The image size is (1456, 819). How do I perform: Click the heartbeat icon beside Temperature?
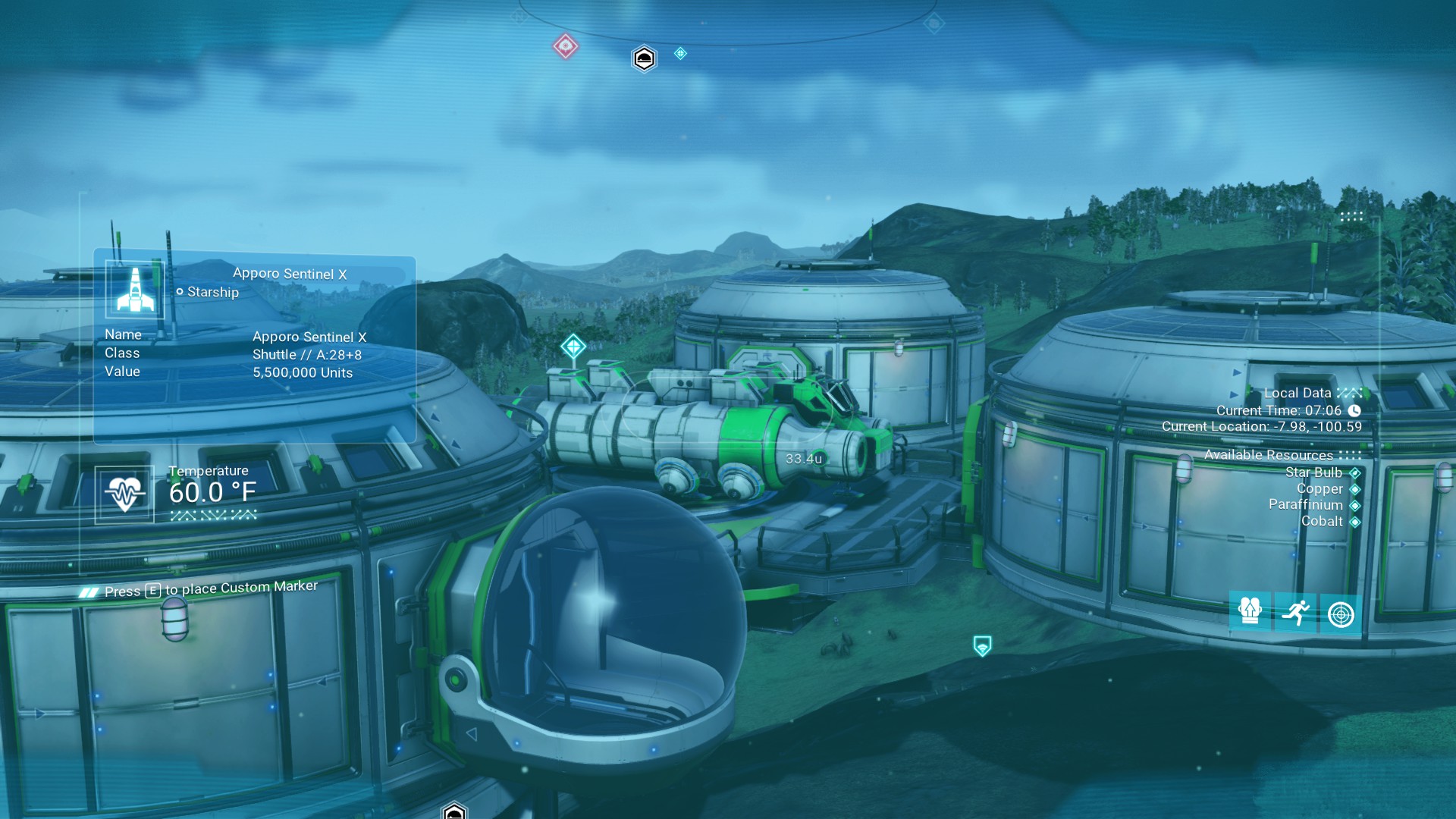[124, 494]
